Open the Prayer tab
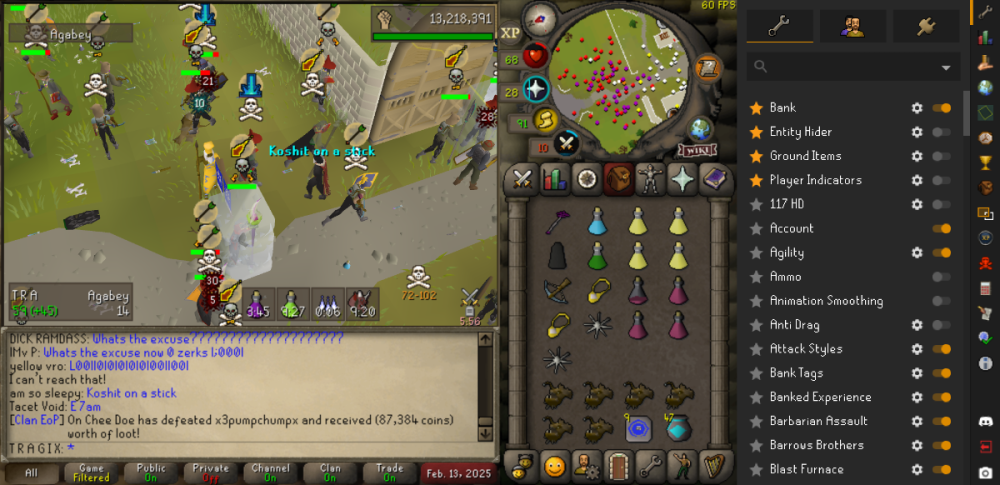The width and height of the screenshot is (1000, 485). pyautogui.click(x=683, y=179)
